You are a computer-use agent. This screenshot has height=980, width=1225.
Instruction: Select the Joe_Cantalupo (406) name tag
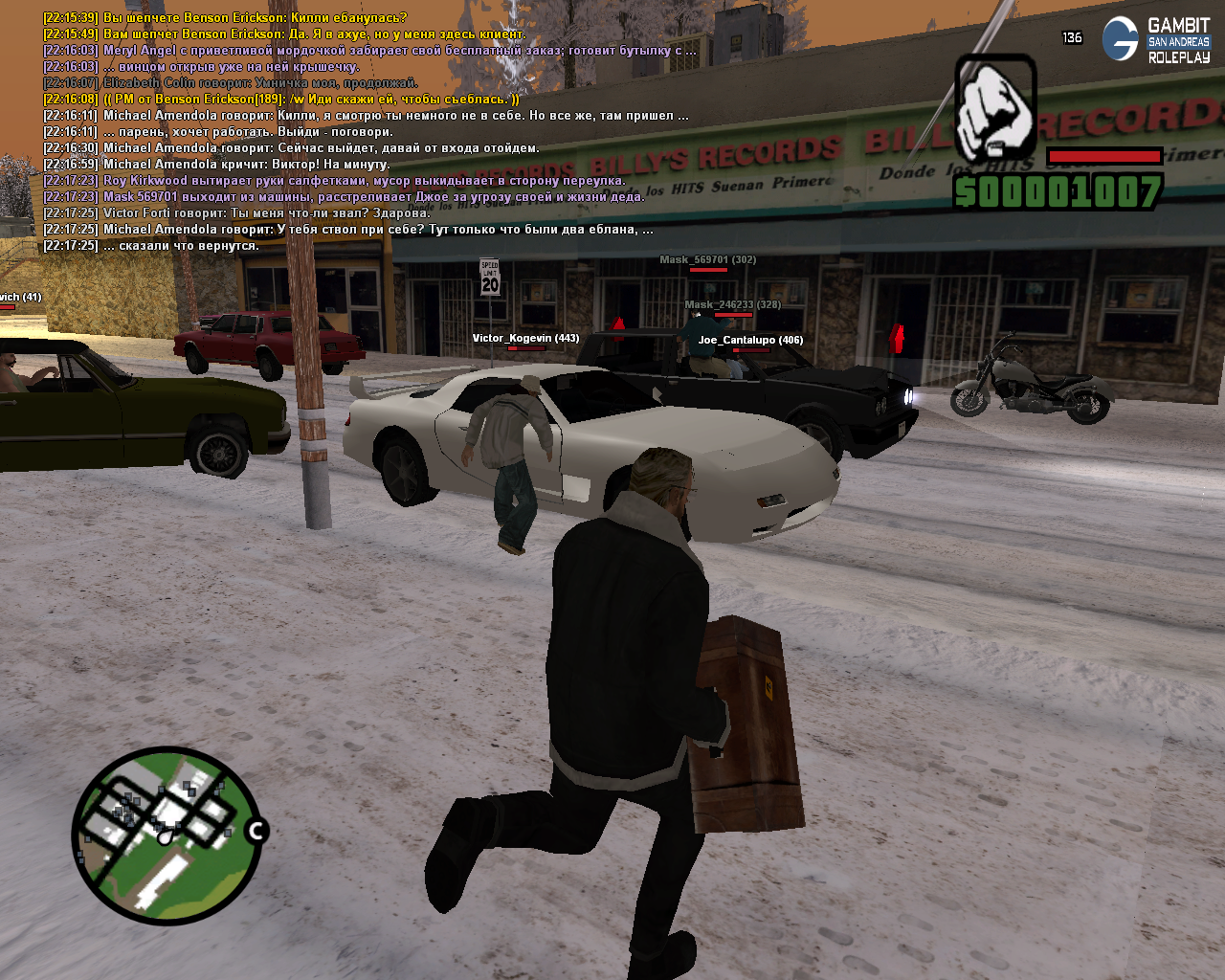click(x=750, y=340)
